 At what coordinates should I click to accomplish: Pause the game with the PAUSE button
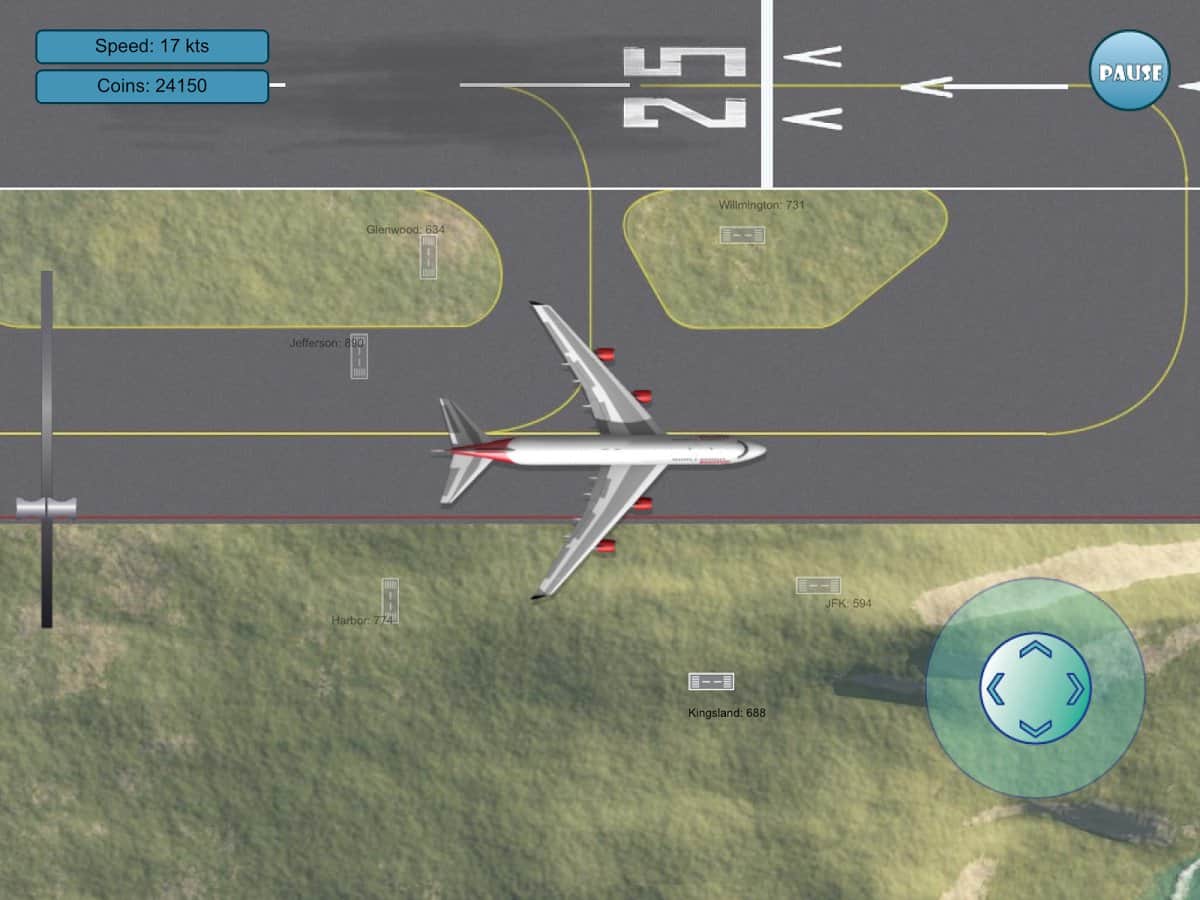click(1129, 70)
